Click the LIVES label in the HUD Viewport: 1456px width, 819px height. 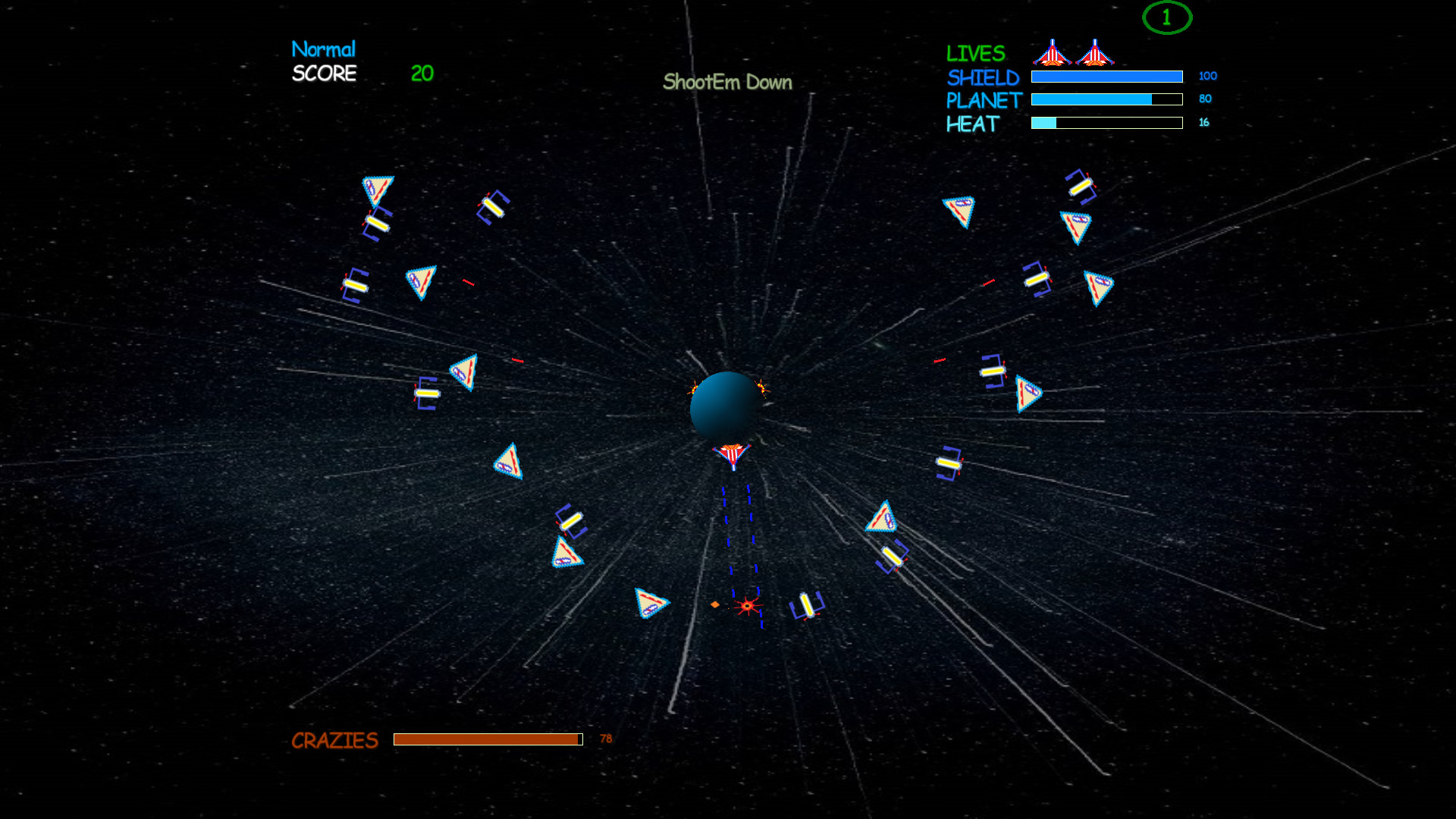tap(975, 53)
